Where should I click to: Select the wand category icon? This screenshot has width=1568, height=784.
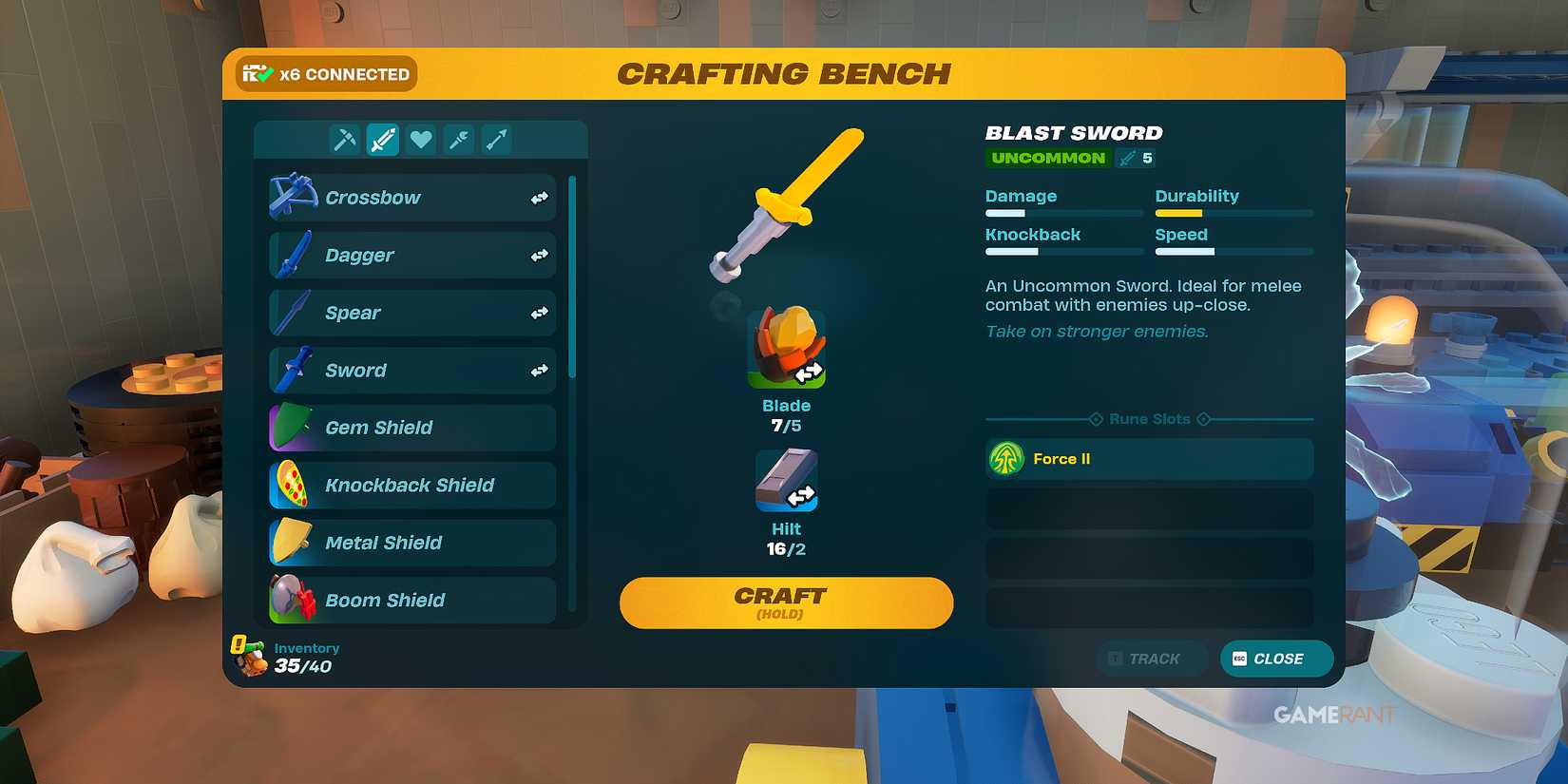pos(458,139)
